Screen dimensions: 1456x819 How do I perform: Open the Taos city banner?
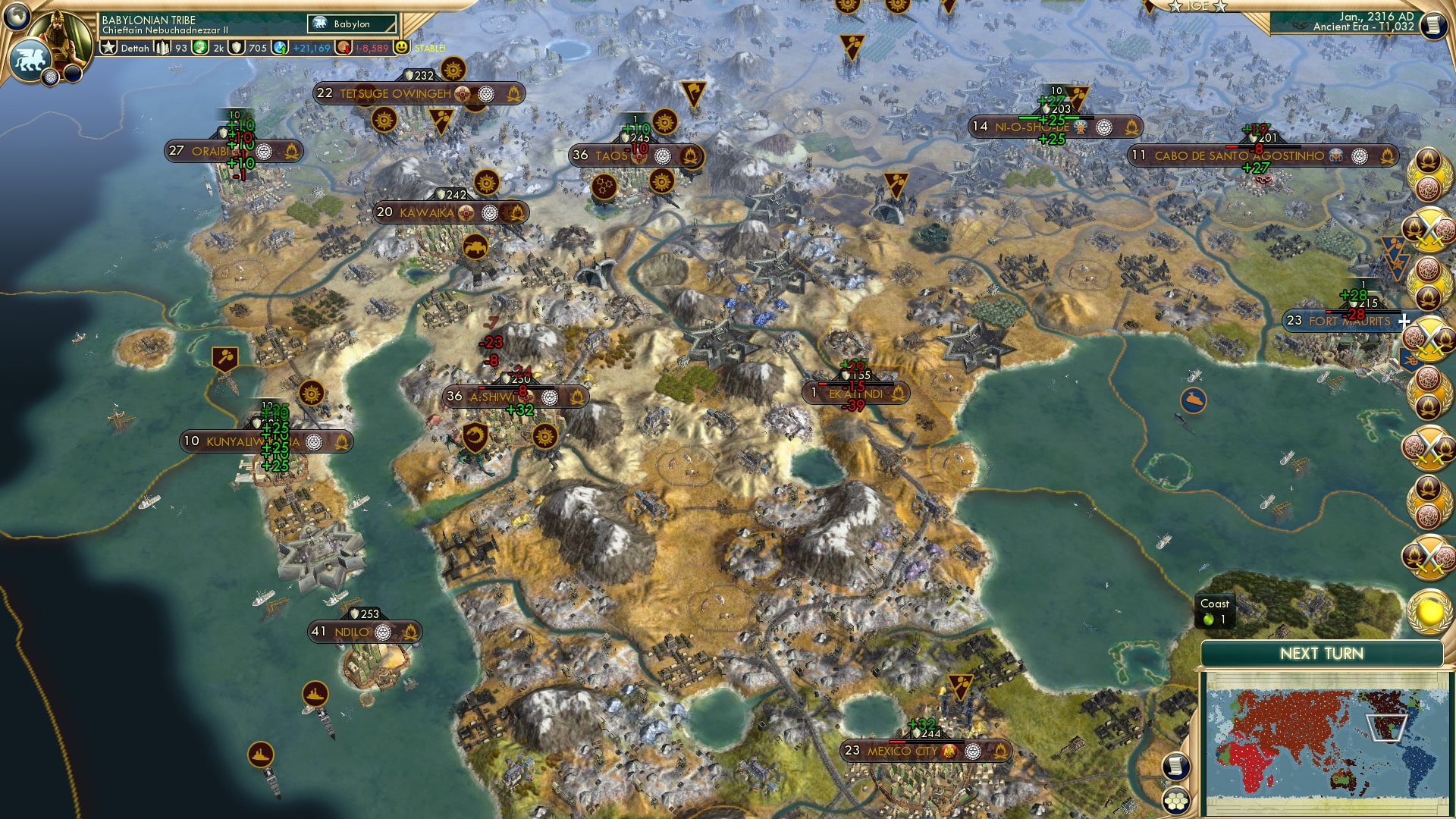[610, 155]
